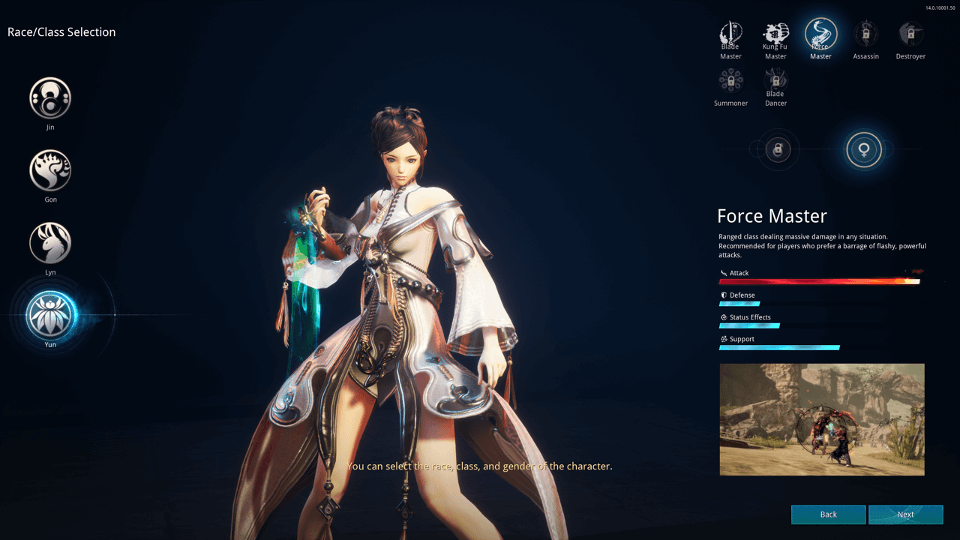Click the locked Destroyer class

click(x=910, y=35)
